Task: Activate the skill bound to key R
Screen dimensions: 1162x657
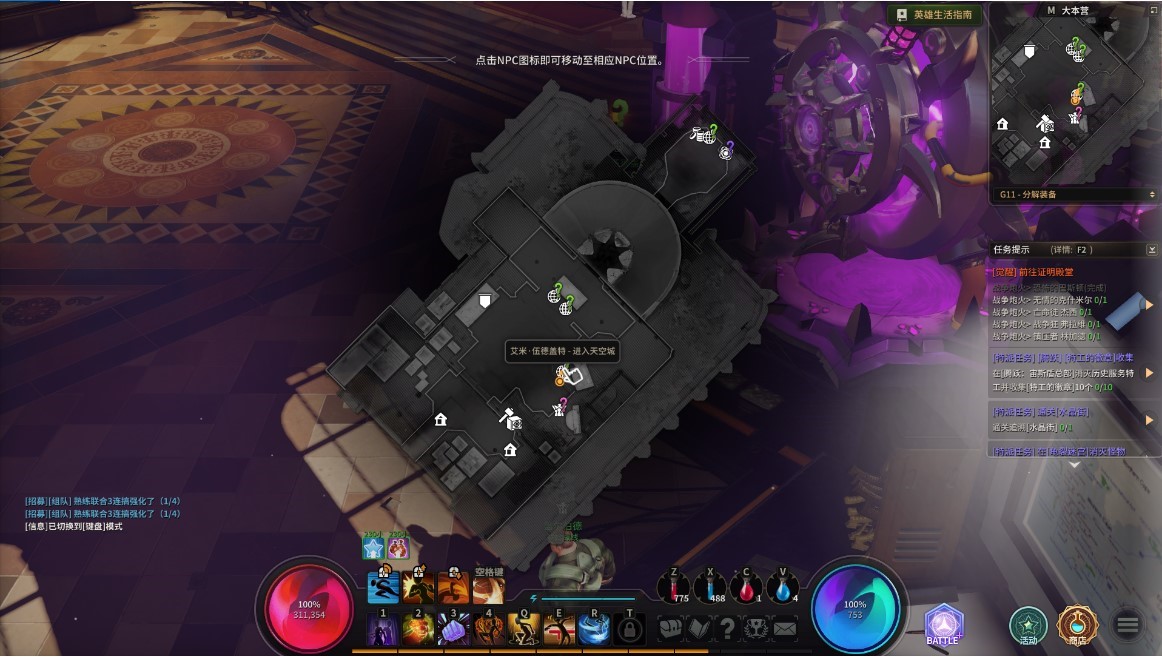Action: point(595,629)
